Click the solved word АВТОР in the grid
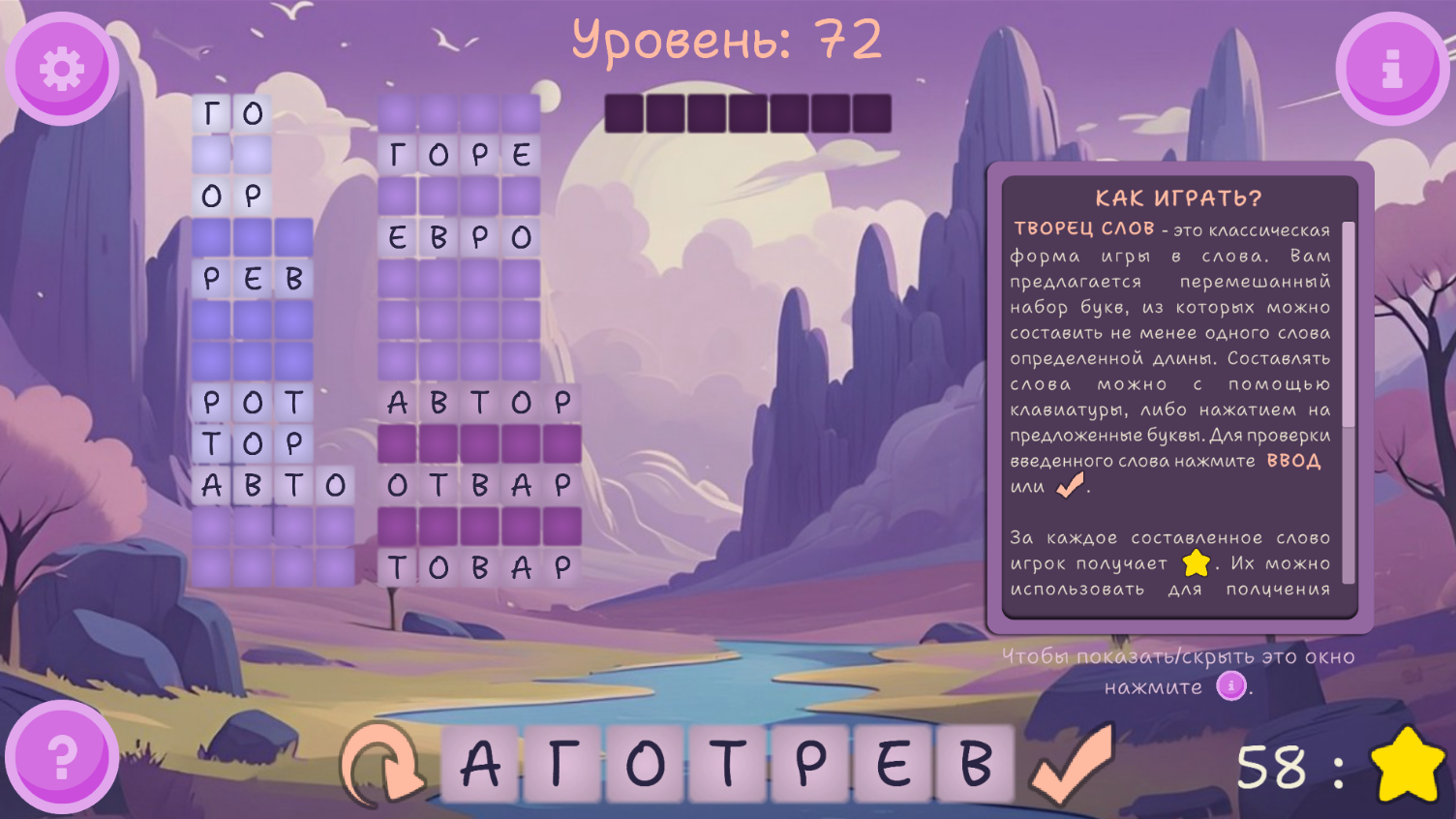This screenshot has height=819, width=1456. click(480, 402)
